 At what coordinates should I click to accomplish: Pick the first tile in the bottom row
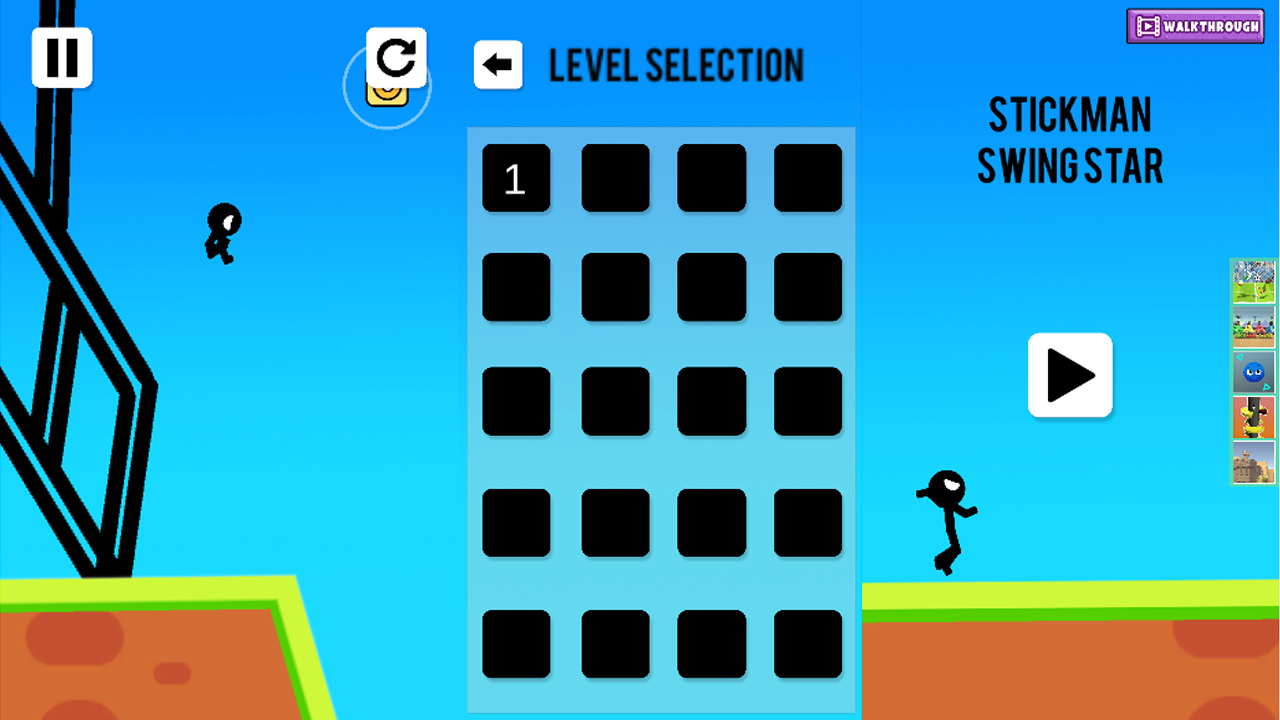pos(516,644)
